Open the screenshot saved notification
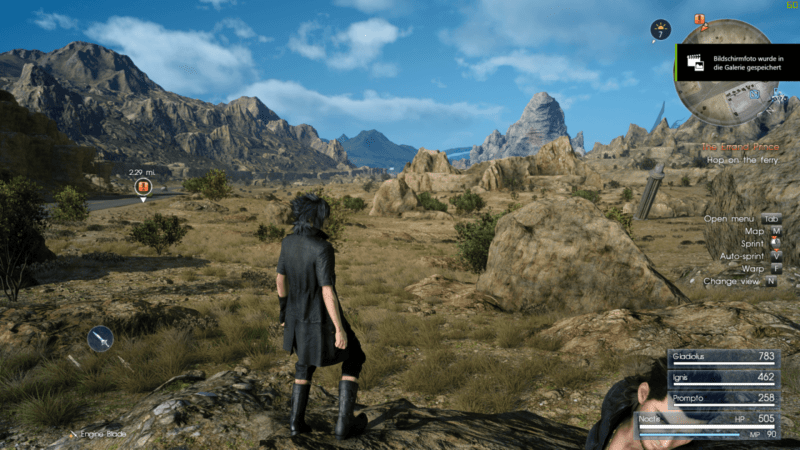 (x=737, y=63)
